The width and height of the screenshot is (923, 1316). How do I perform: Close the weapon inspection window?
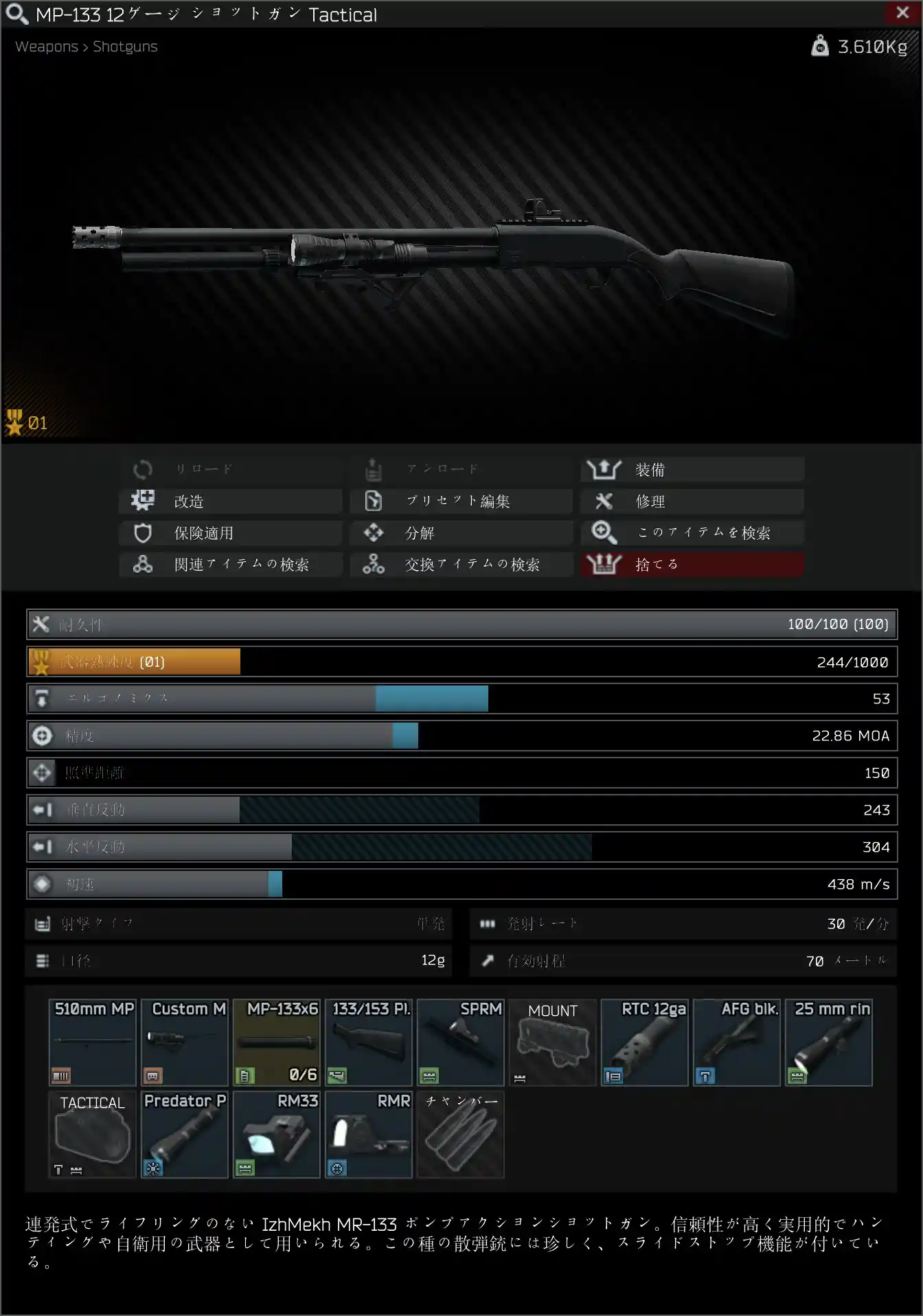903,12
